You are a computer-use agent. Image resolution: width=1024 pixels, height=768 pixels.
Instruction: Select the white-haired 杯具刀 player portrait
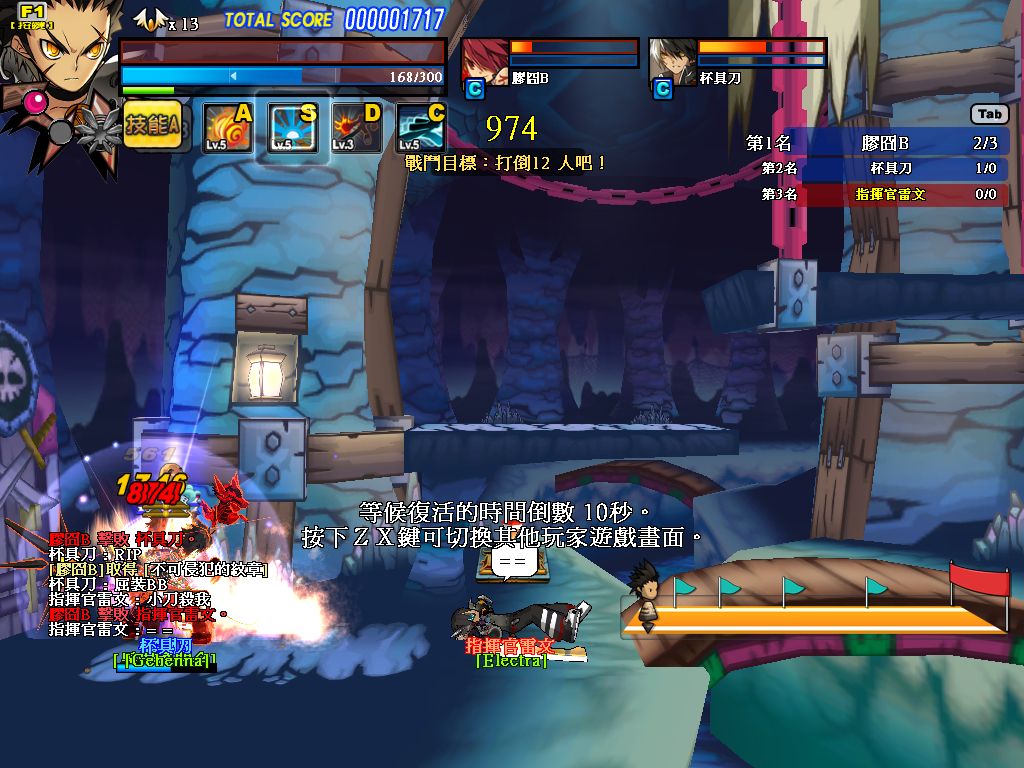pyautogui.click(x=672, y=61)
